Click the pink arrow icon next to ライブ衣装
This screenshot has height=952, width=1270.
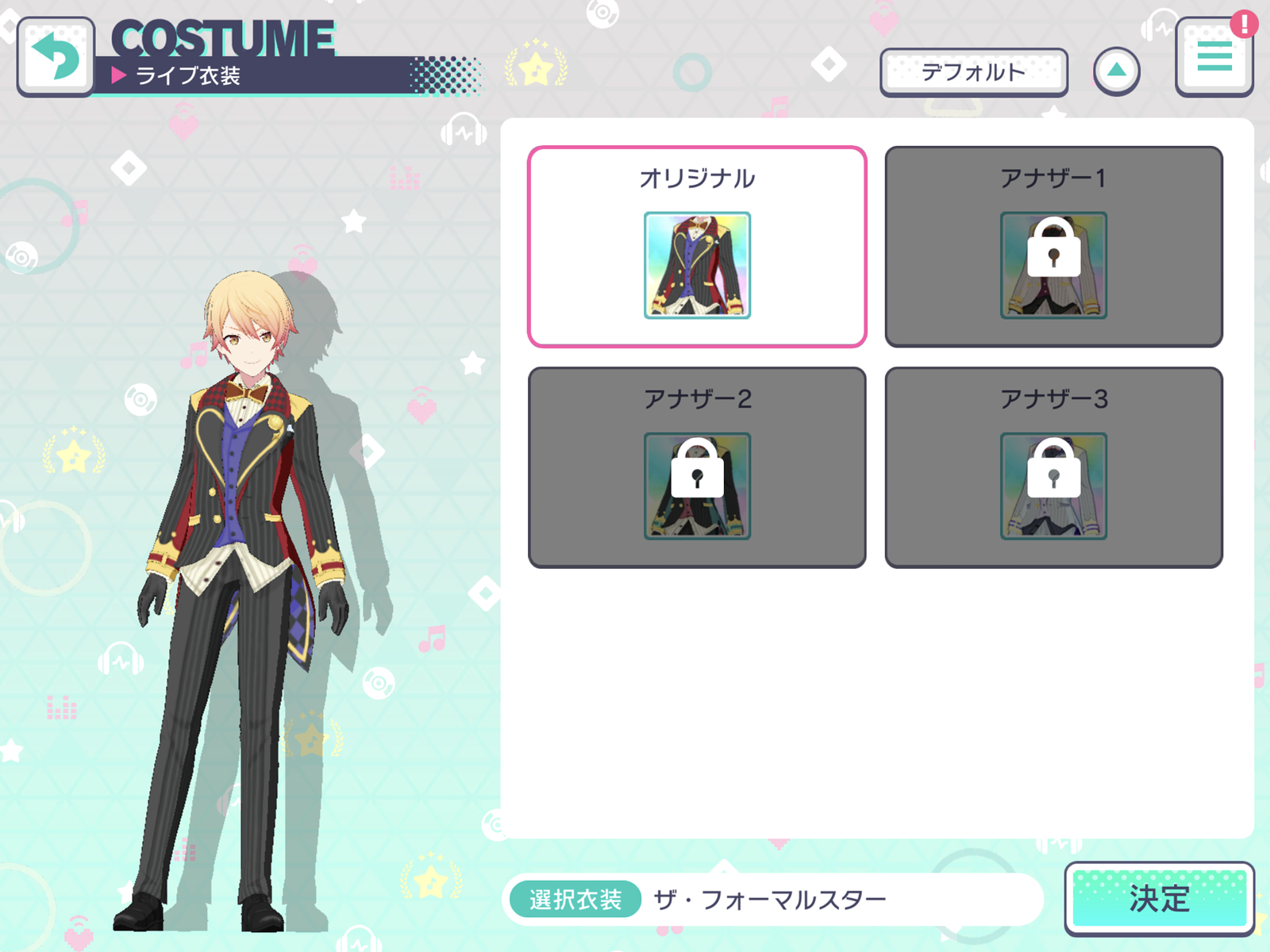[x=119, y=76]
